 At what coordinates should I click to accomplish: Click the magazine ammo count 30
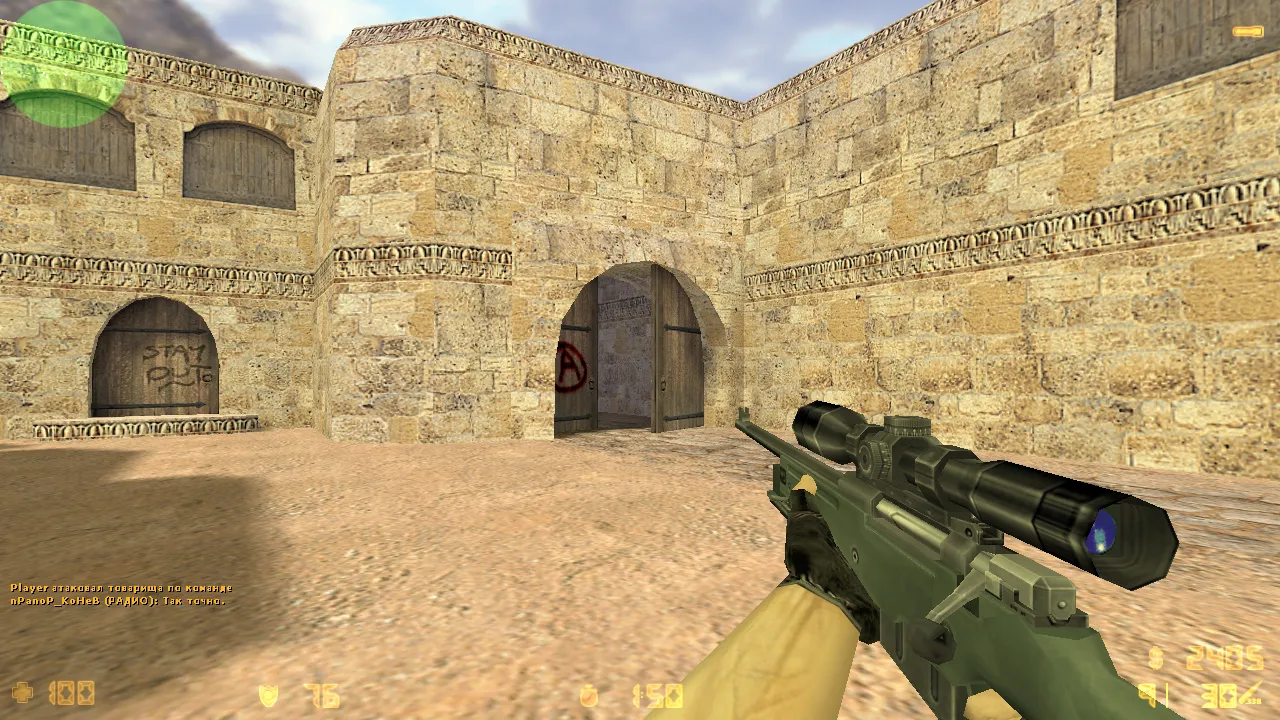(x=1218, y=695)
